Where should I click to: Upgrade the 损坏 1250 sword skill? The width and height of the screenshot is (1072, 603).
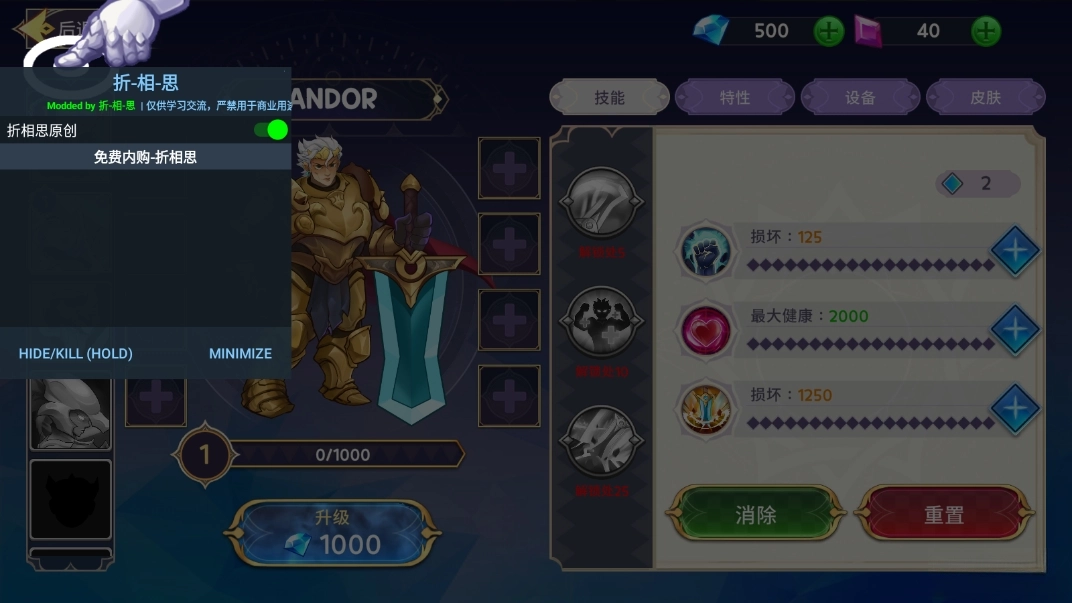[x=1015, y=408]
